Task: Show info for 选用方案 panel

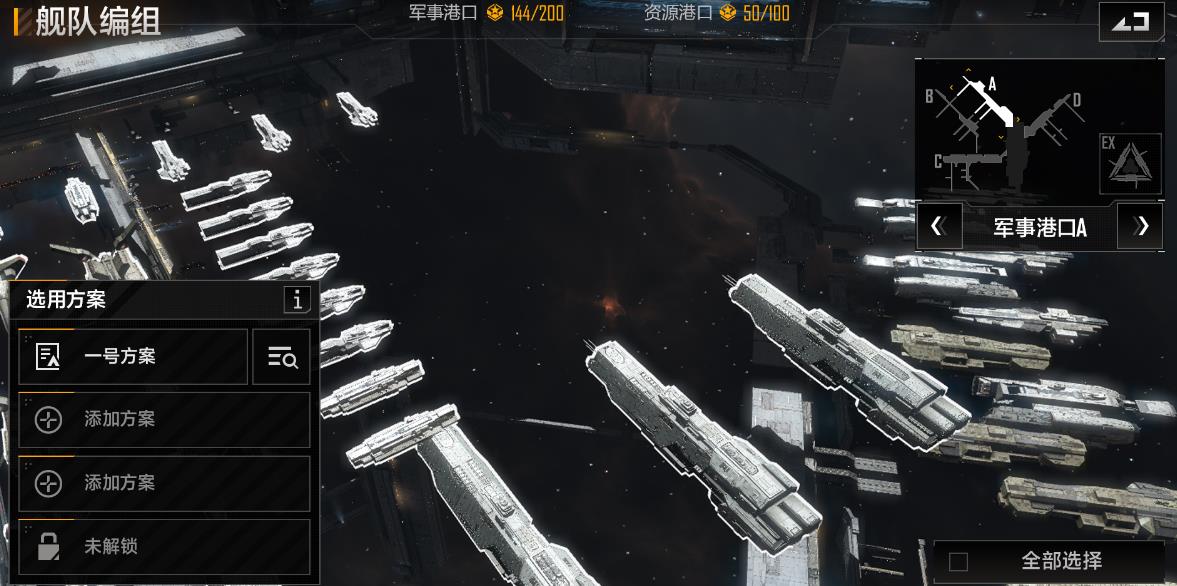Action: pyautogui.click(x=296, y=299)
